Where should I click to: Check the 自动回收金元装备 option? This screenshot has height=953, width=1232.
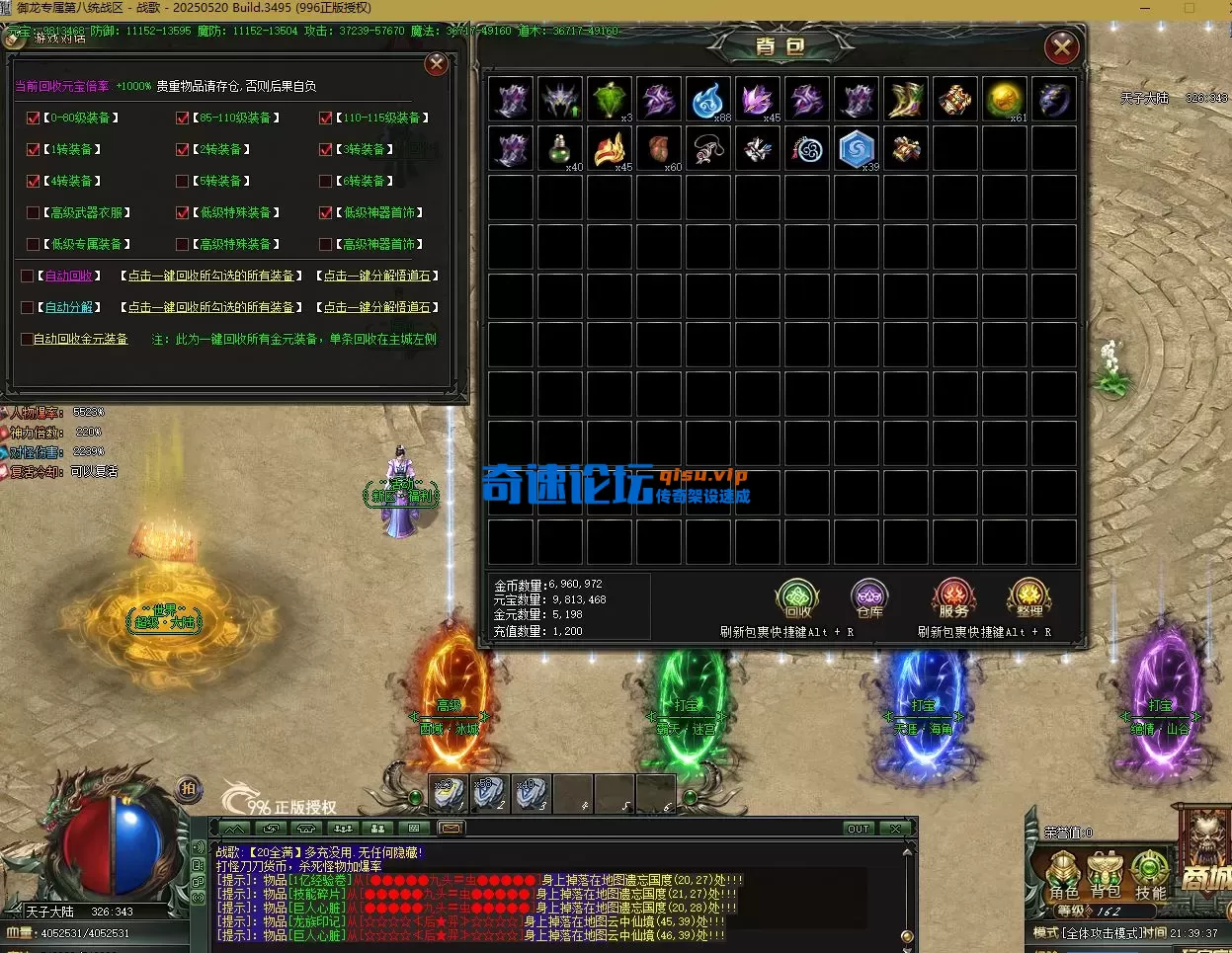pyautogui.click(x=27, y=339)
